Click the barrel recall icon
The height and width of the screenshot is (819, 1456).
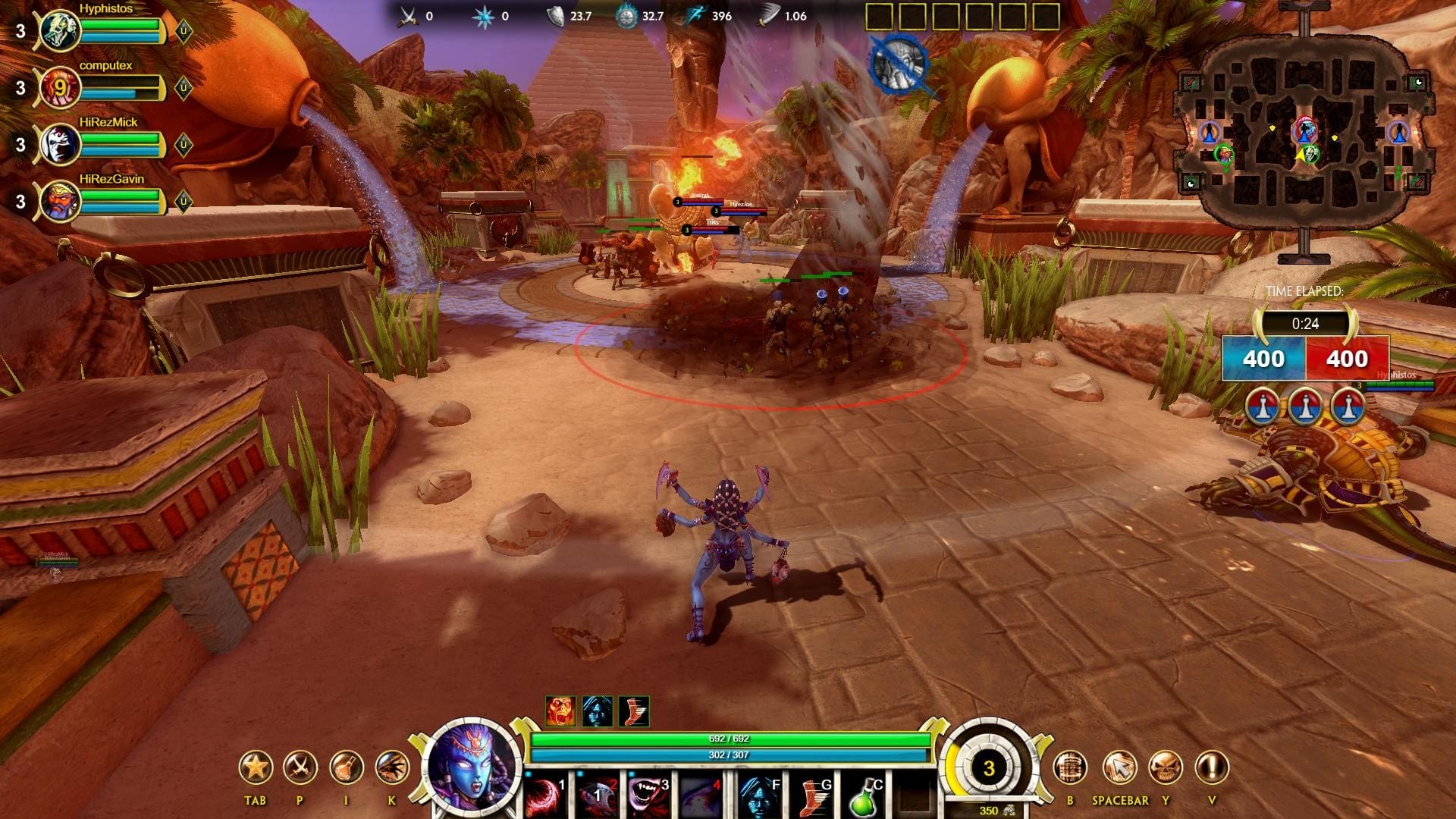[1070, 767]
